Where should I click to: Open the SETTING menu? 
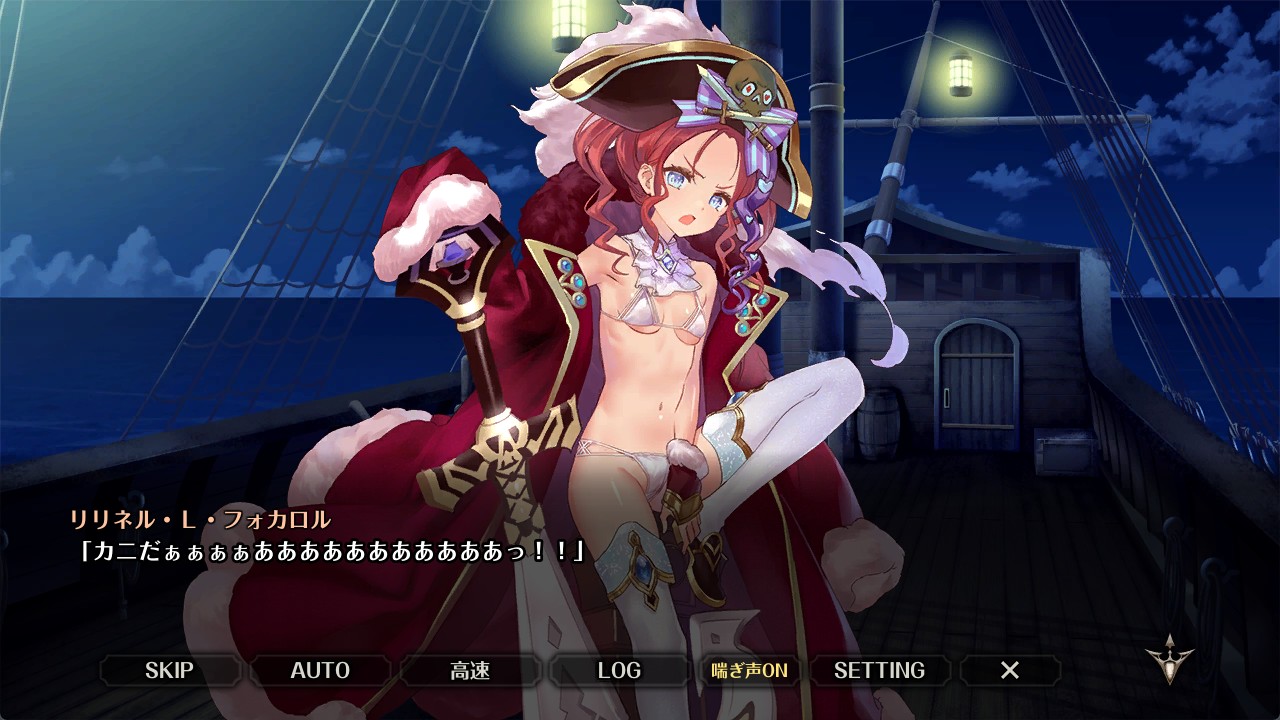tap(879, 670)
